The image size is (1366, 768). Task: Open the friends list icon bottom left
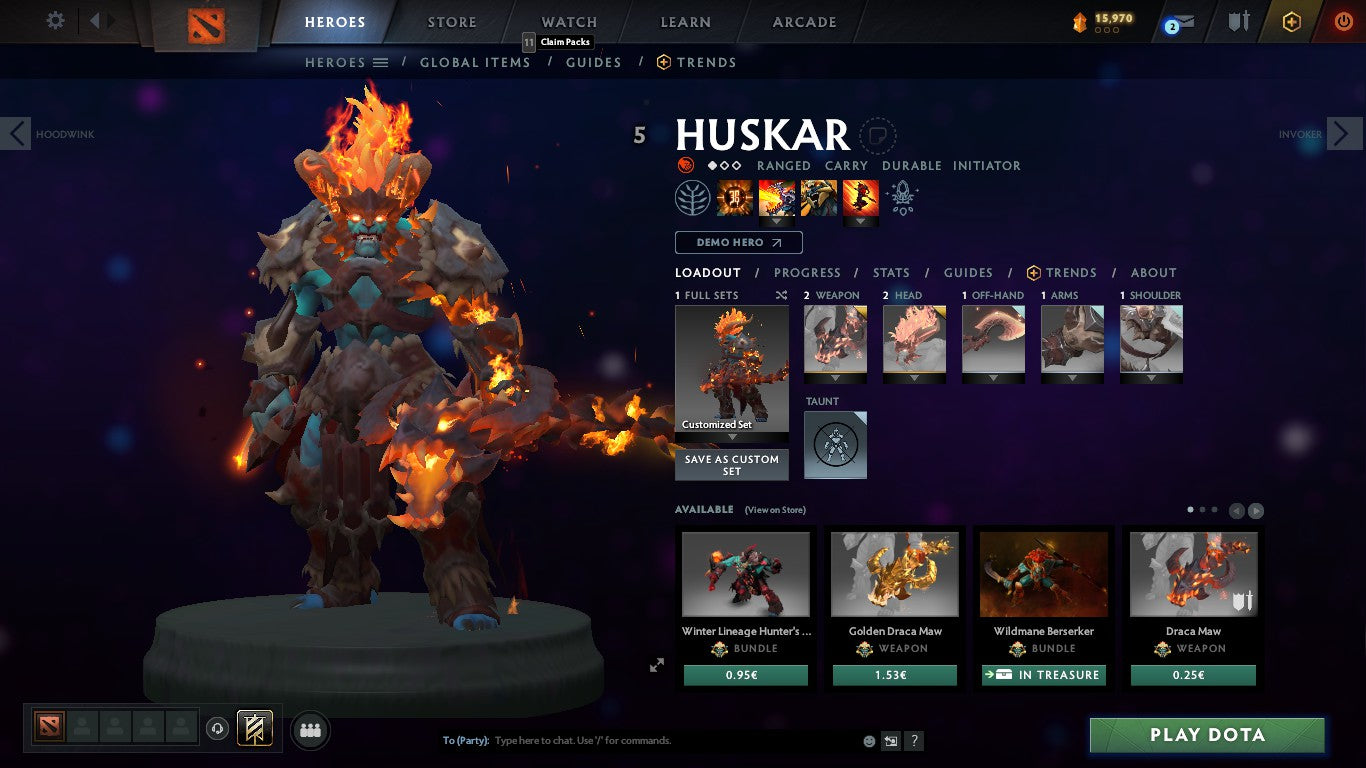pyautogui.click(x=310, y=730)
